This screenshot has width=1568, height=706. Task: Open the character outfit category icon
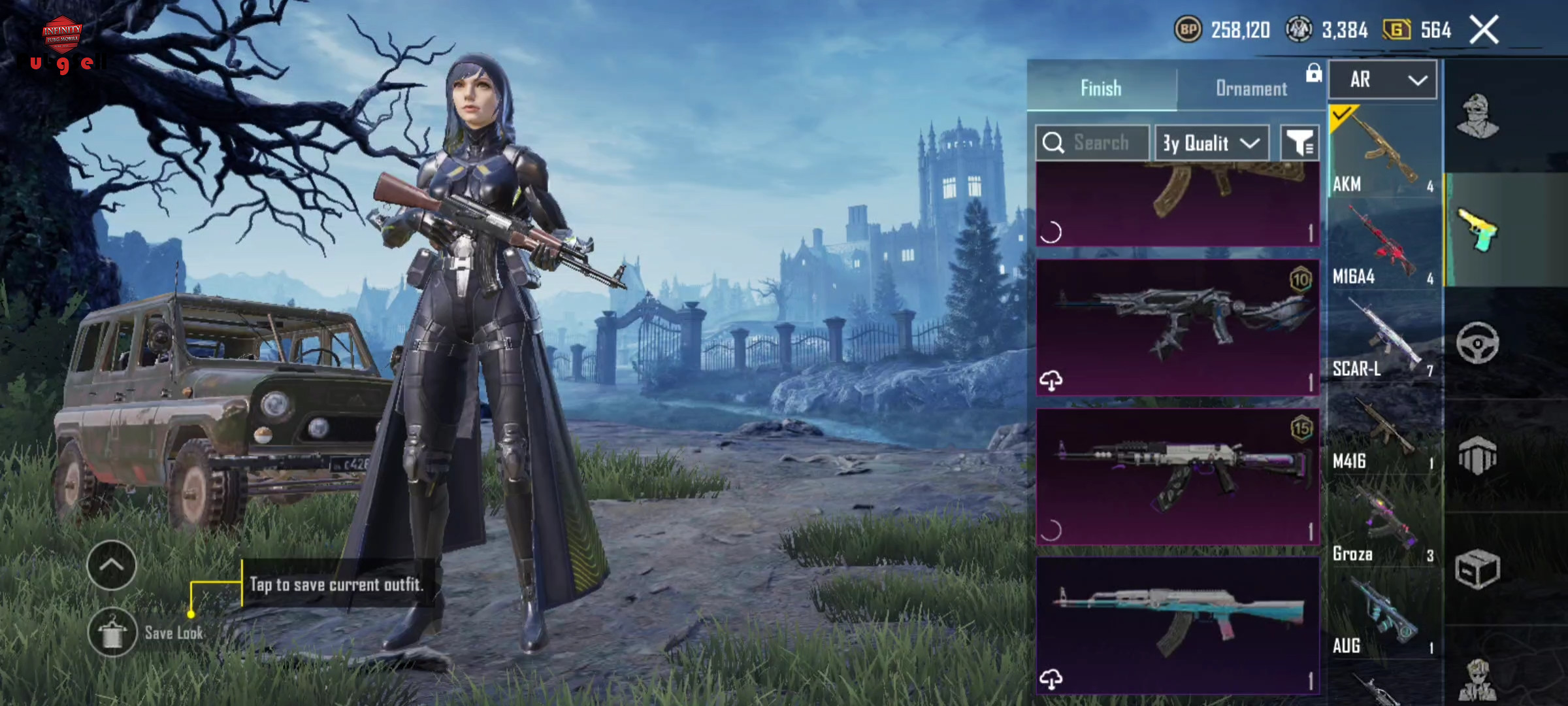click(x=1477, y=116)
